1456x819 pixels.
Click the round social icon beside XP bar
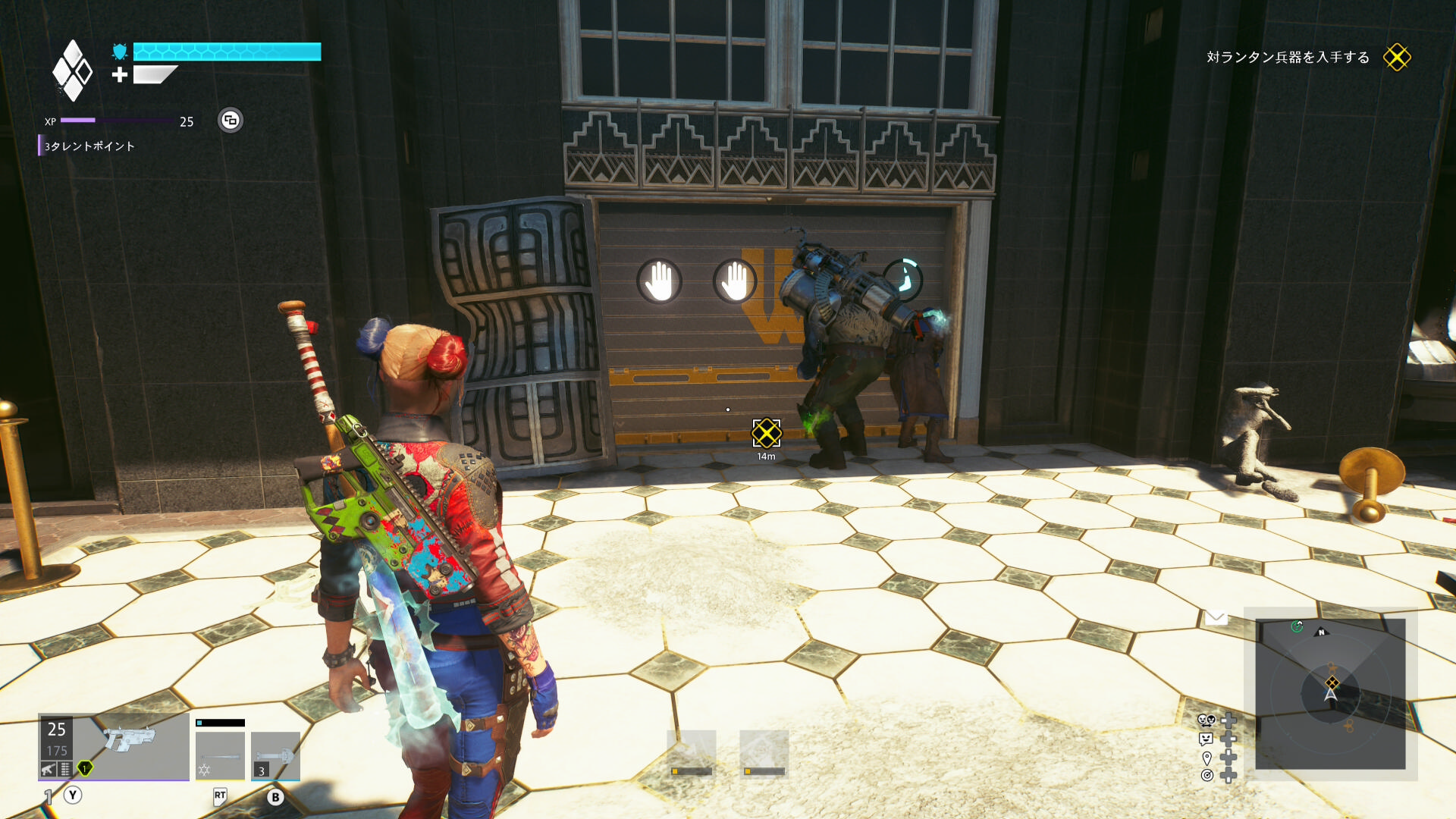click(x=231, y=121)
